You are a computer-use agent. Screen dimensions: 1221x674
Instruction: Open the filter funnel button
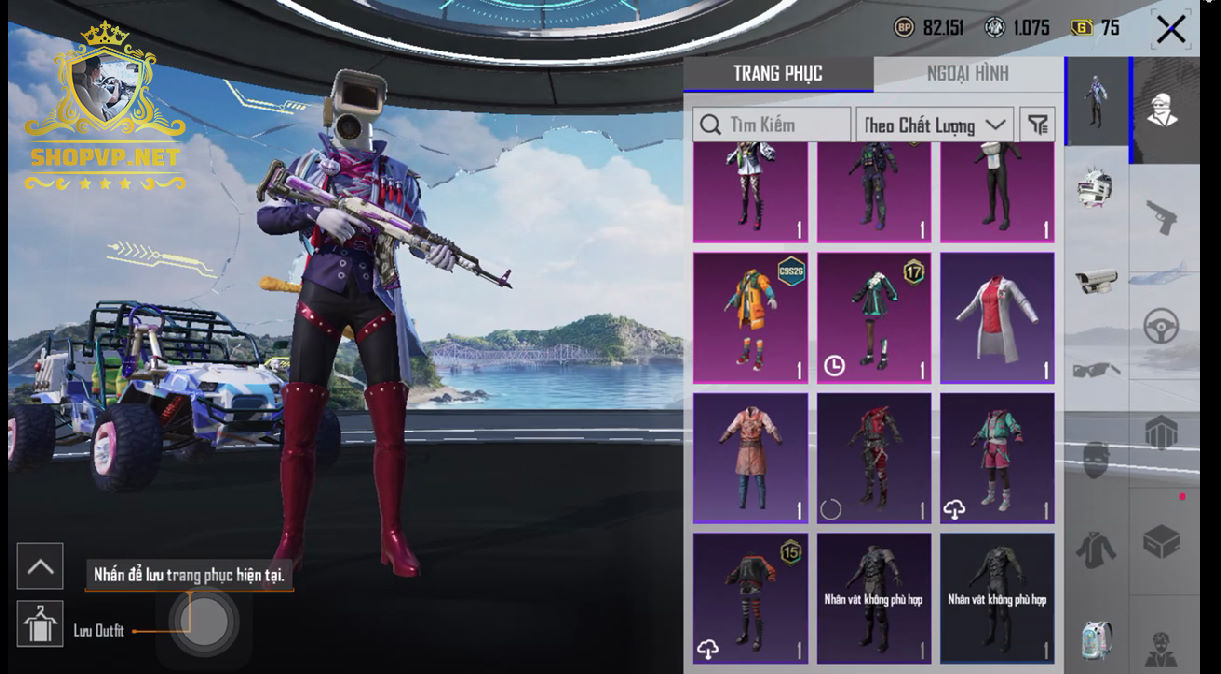[x=1038, y=125]
